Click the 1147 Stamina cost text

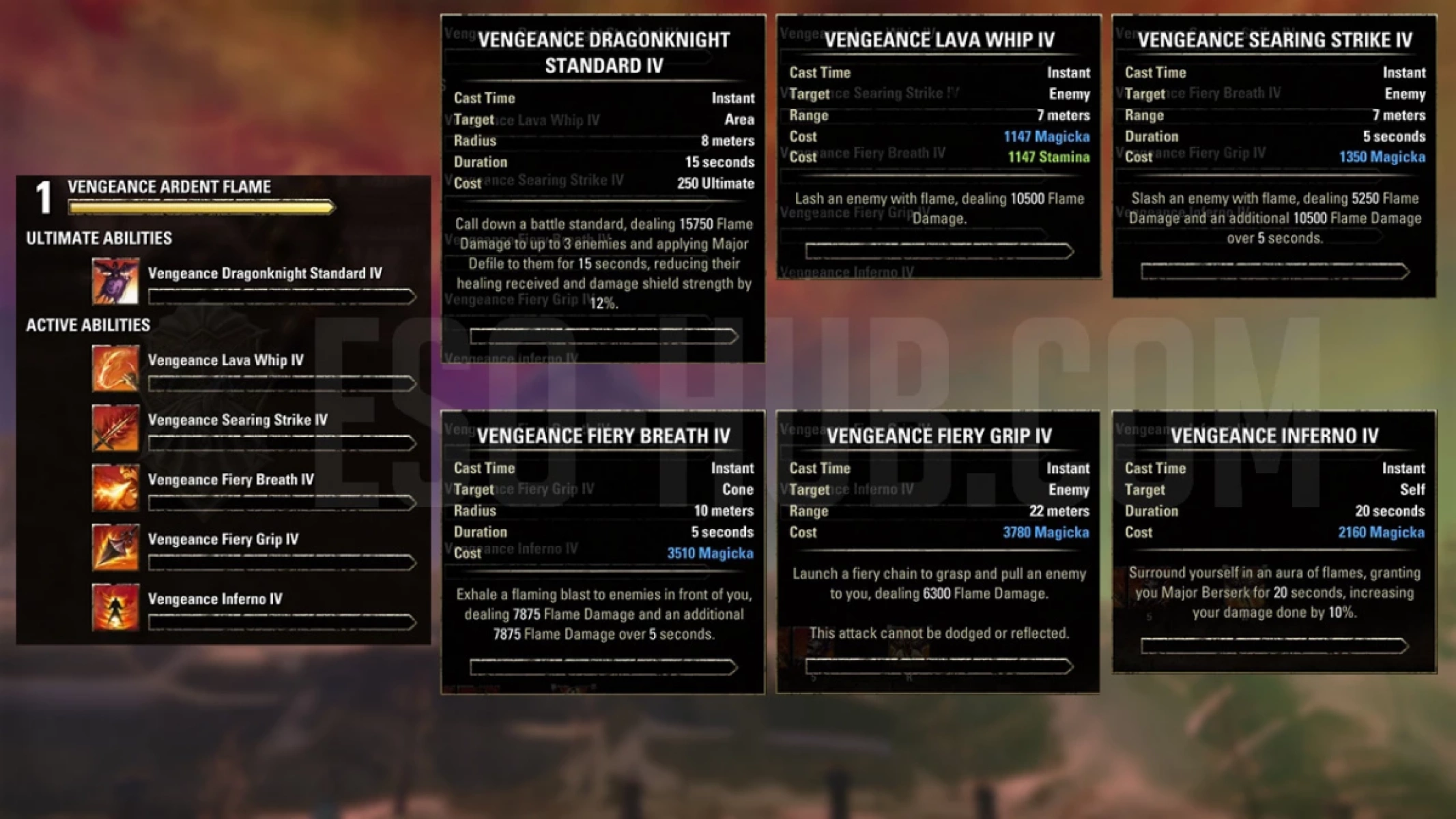tap(1048, 158)
